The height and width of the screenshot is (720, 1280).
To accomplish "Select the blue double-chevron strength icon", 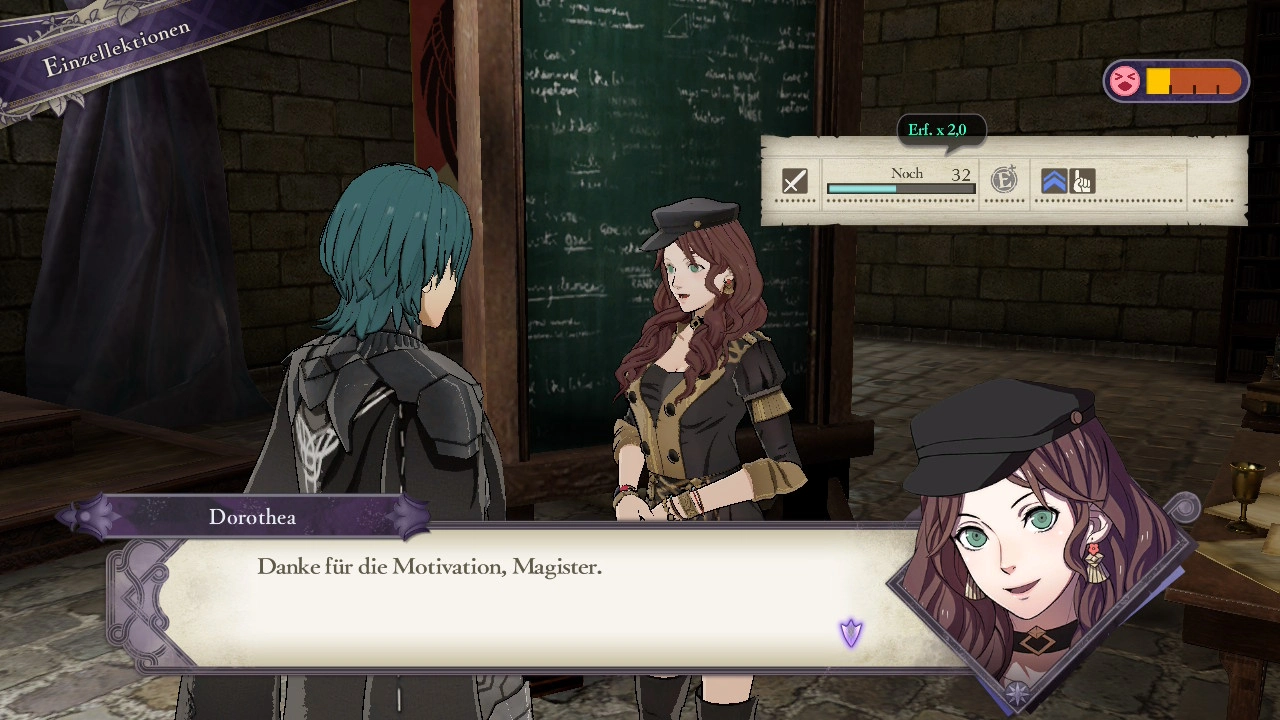I will (x=1054, y=181).
